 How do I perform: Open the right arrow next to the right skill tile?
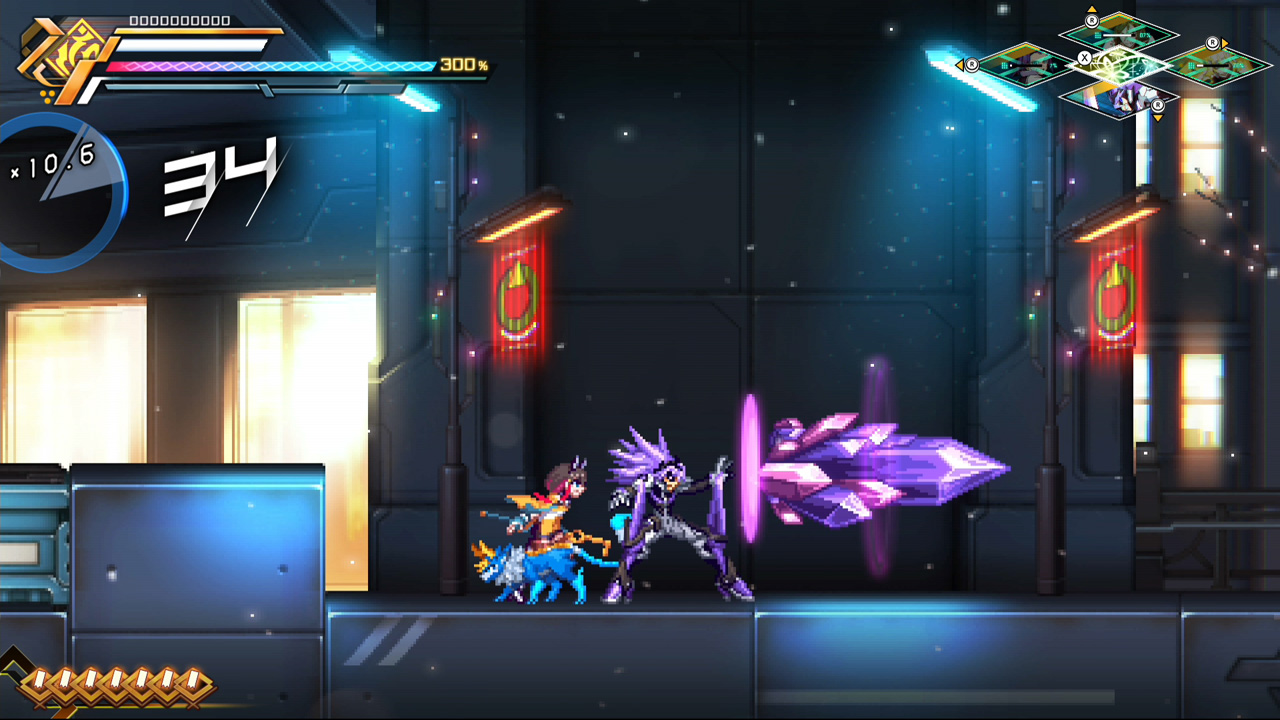tap(1224, 45)
